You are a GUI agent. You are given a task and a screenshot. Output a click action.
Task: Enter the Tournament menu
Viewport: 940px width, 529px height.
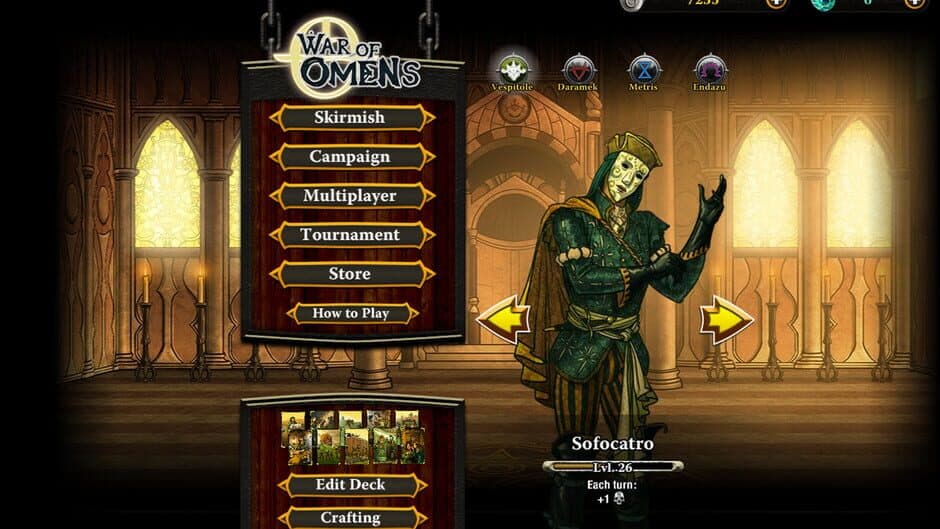coord(349,235)
